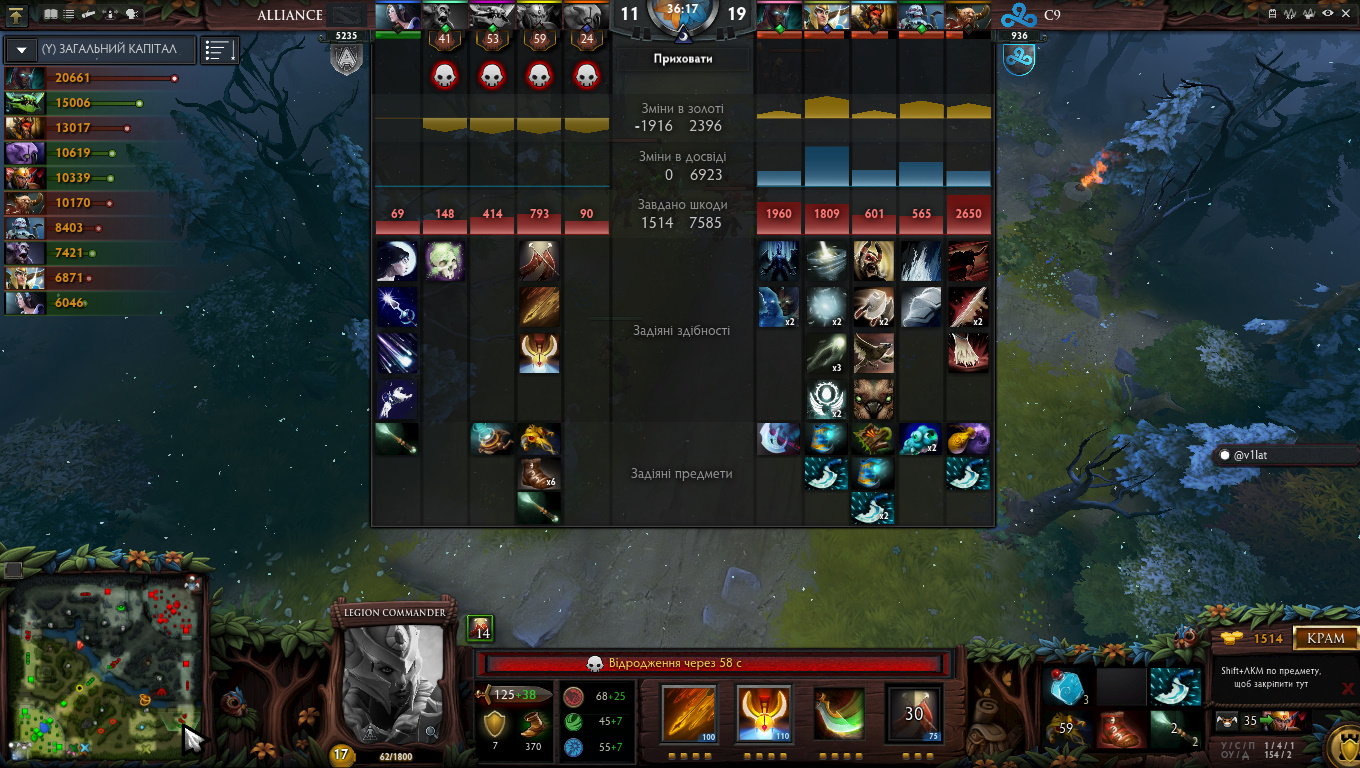Click the Duel ability on cooldown
The width and height of the screenshot is (1360, 768).
pyautogui.click(x=914, y=713)
